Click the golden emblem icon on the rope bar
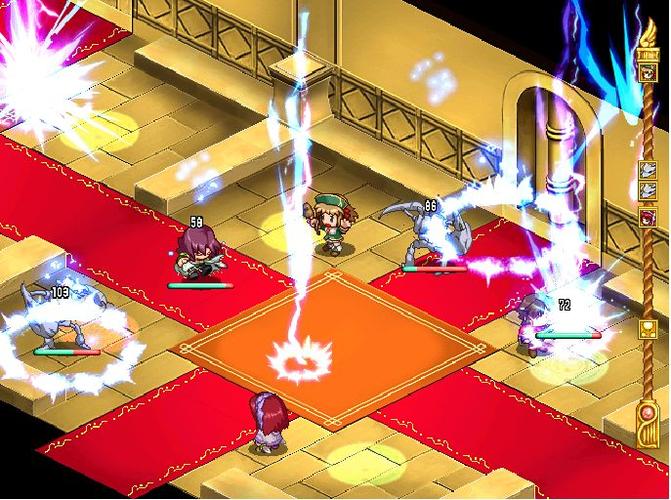 point(646,329)
